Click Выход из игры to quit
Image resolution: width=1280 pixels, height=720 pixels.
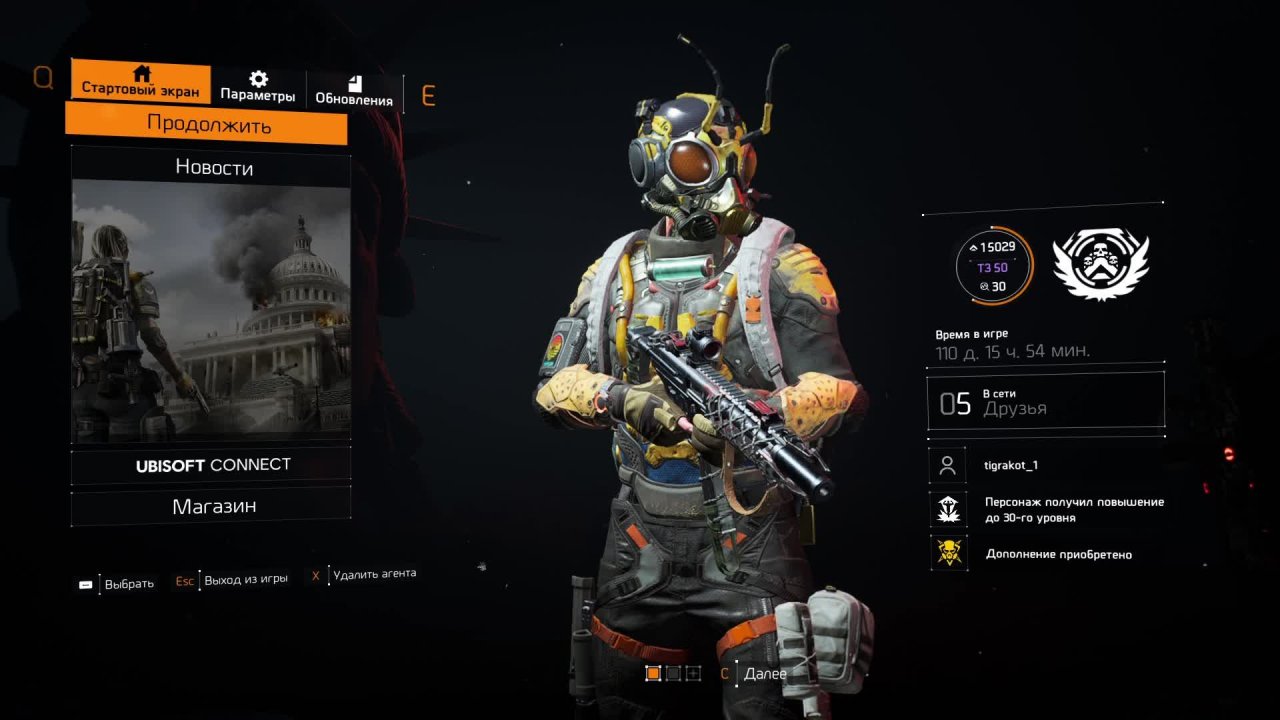tap(245, 579)
